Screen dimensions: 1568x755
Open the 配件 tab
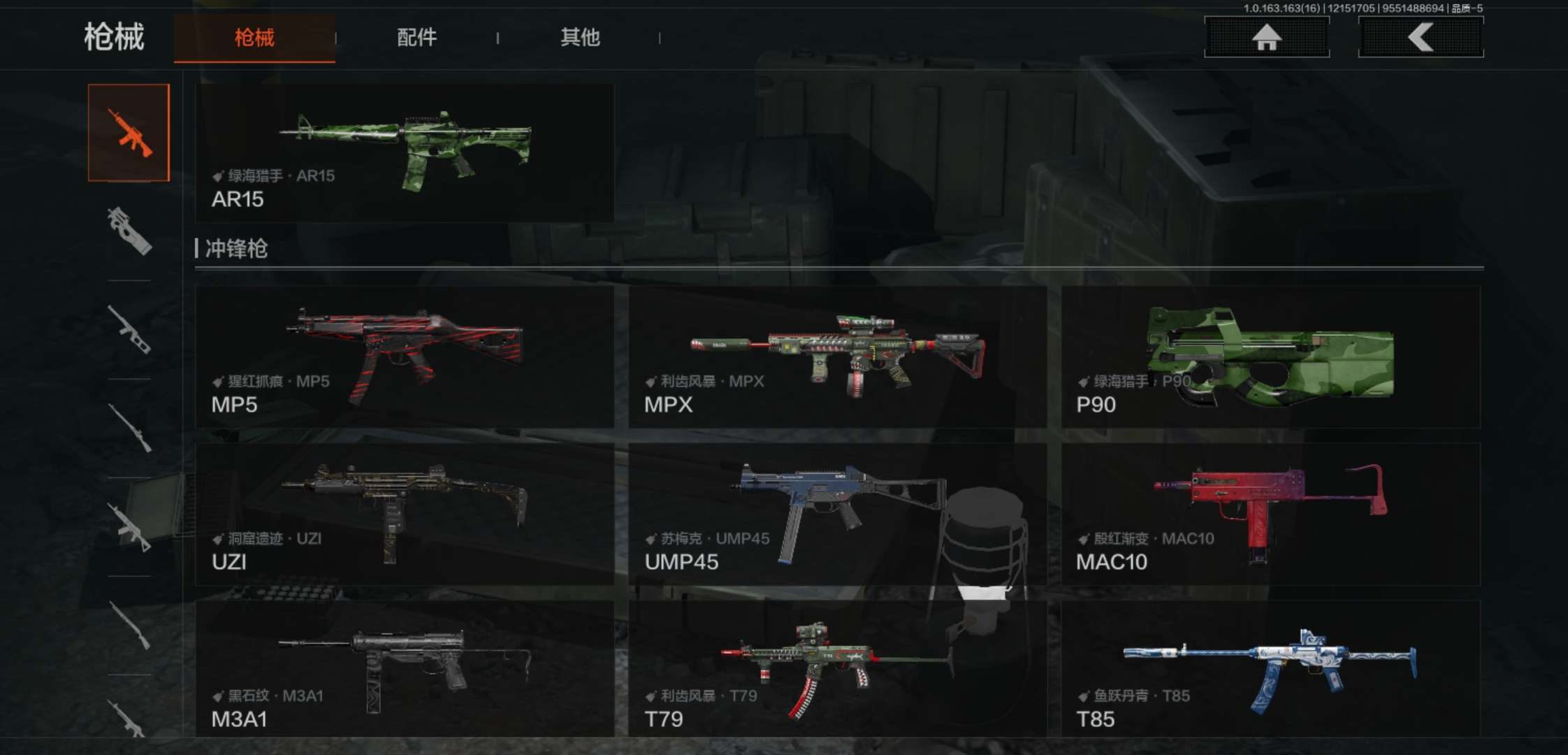pos(416,38)
